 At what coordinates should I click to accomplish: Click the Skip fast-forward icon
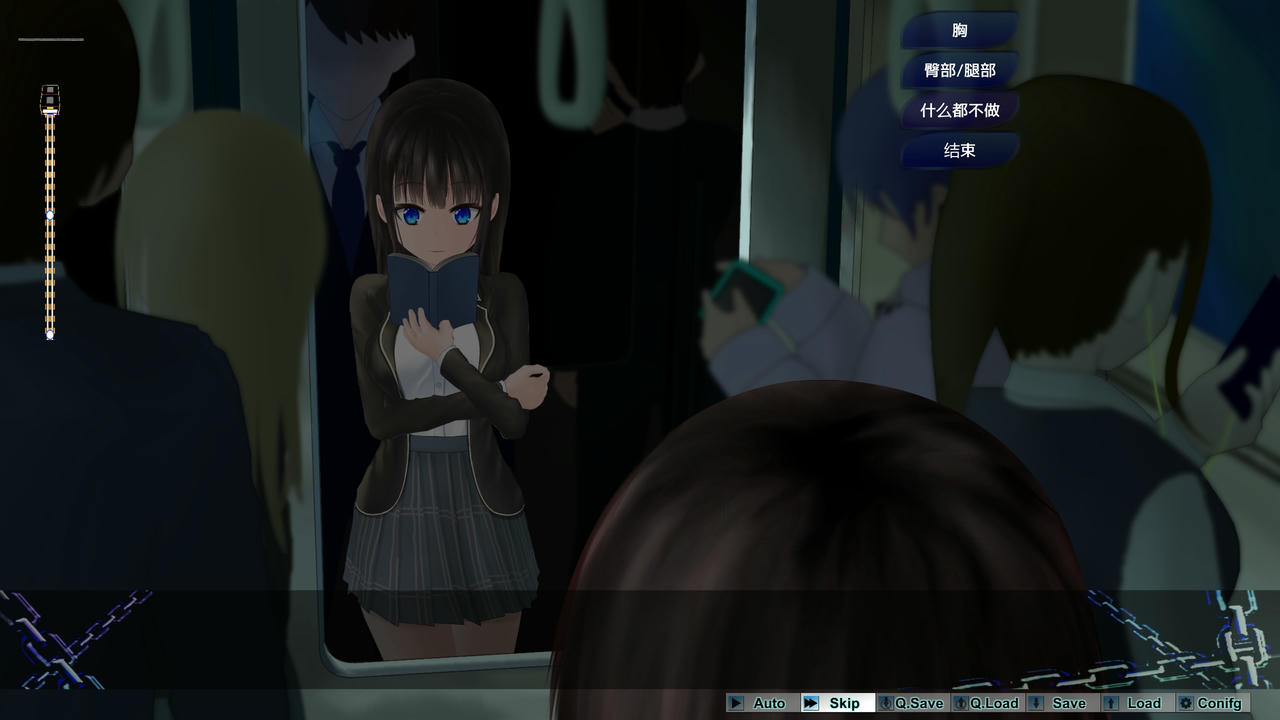[x=813, y=703]
